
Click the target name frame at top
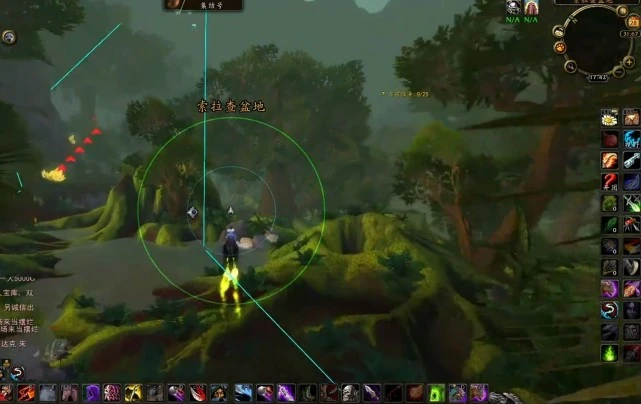click(203, 5)
